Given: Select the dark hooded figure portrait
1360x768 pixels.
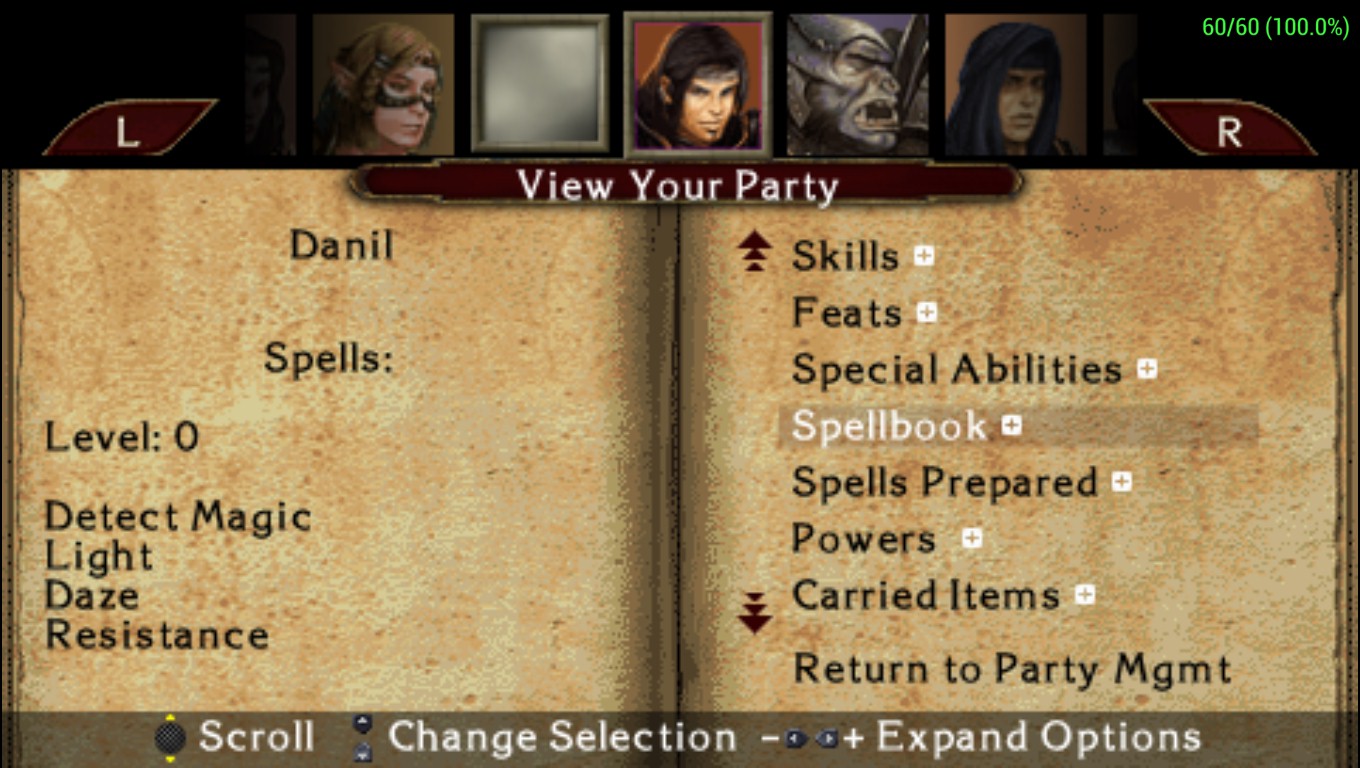Looking at the screenshot, I should click(1015, 85).
